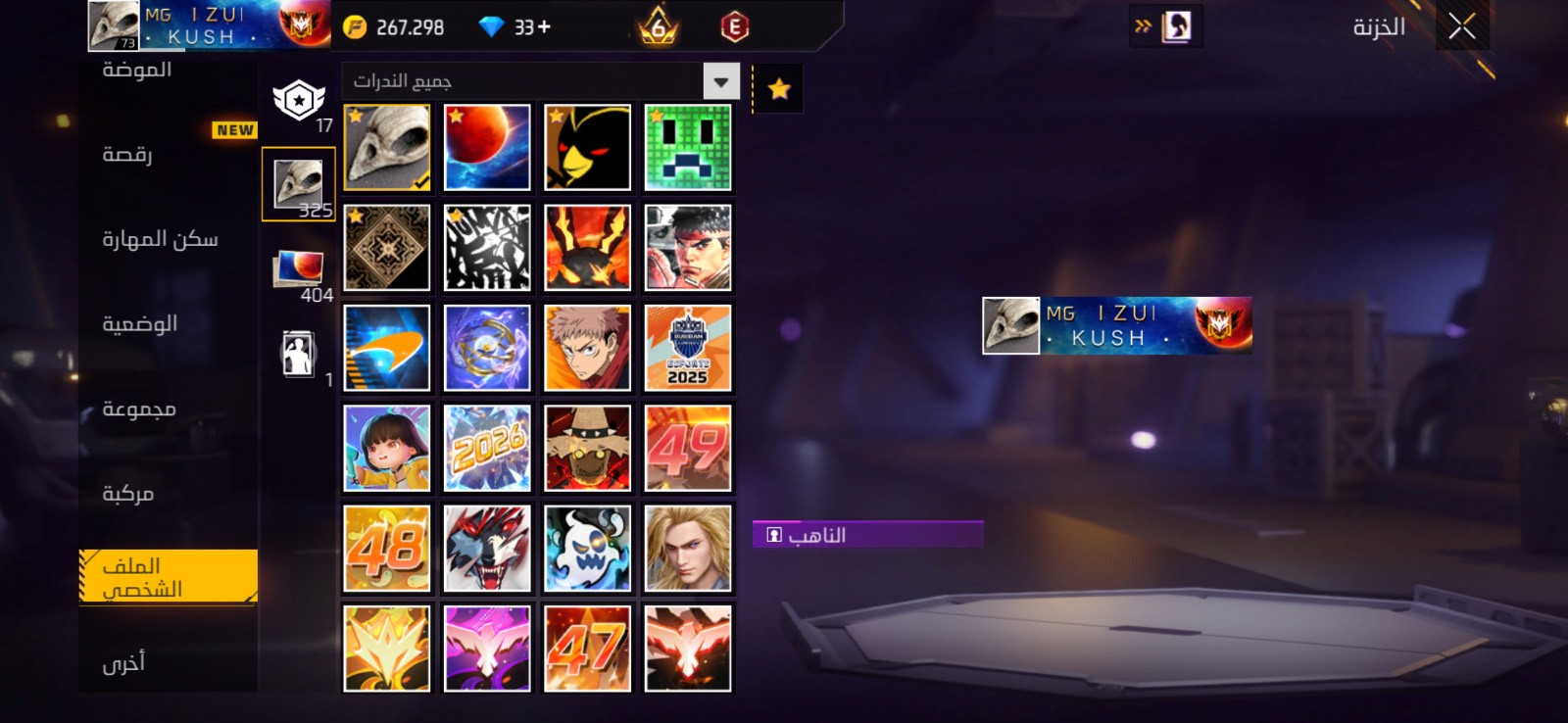Pick the green pixel creeper face avatar
The width and height of the screenshot is (1568, 723).
688,147
